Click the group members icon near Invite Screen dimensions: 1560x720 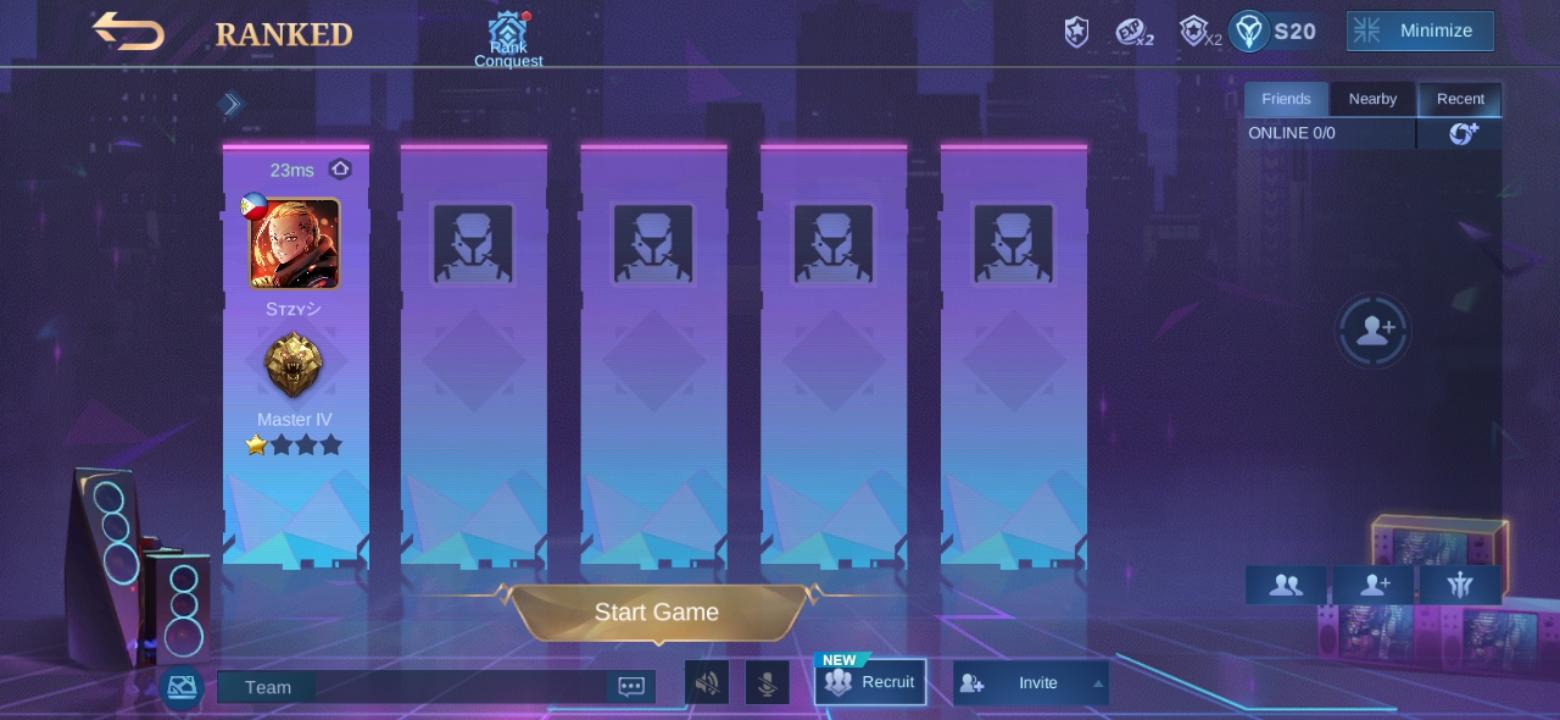pos(1285,585)
